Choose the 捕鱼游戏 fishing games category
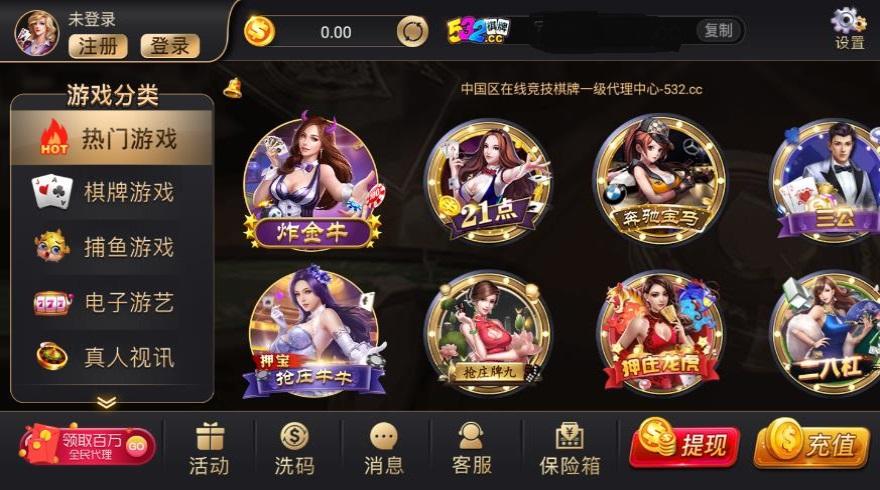This screenshot has width=880, height=490. 112,247
